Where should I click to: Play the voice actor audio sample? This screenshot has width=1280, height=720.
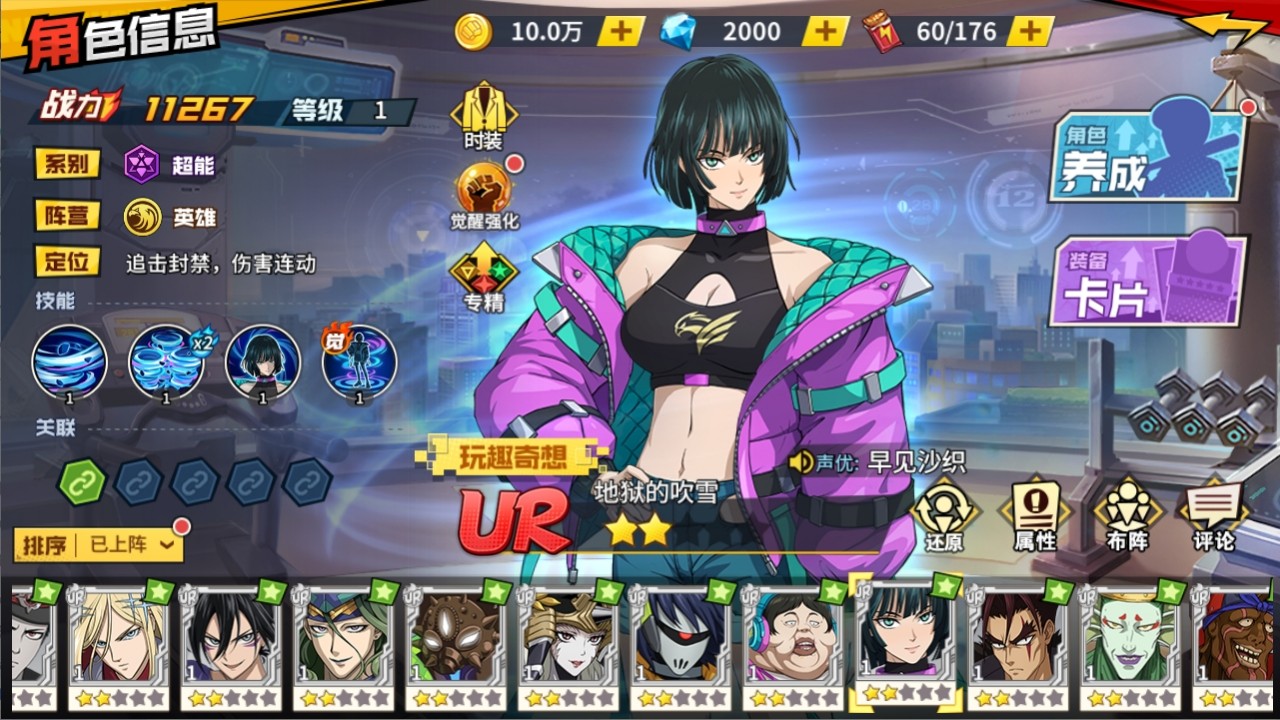pos(801,462)
